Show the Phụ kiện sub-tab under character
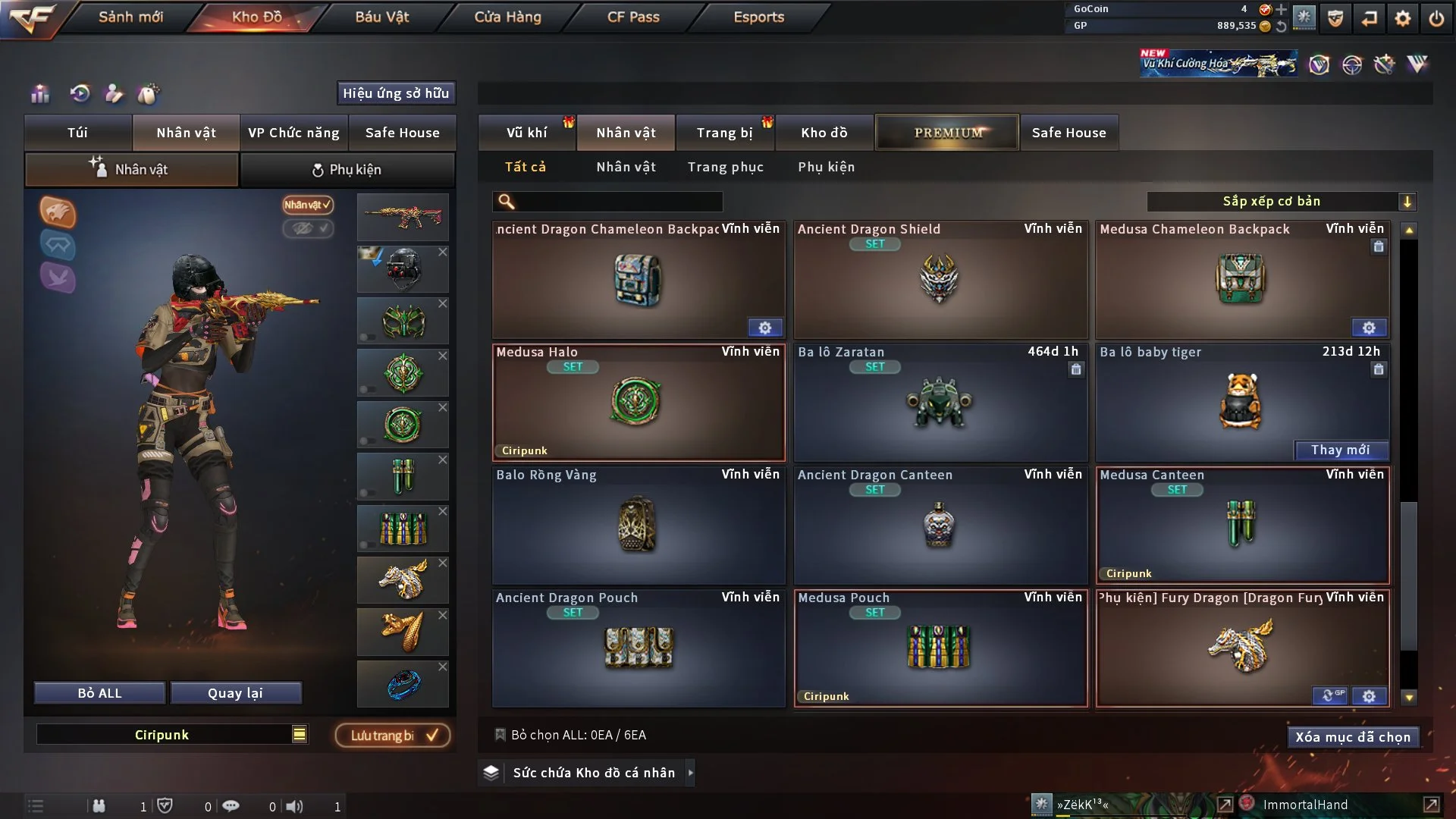This screenshot has width=1456, height=819. [x=347, y=169]
